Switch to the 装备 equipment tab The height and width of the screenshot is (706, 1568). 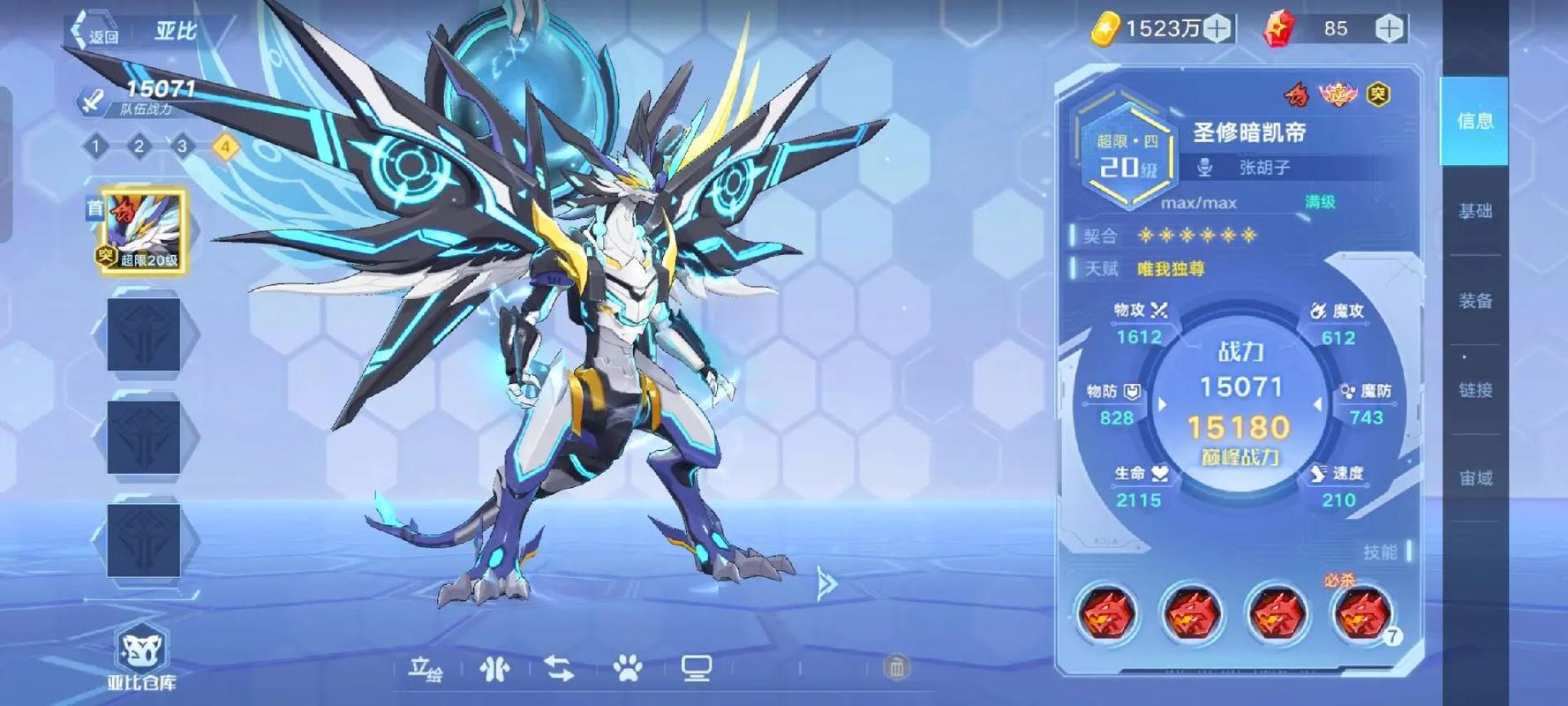pyautogui.click(x=1474, y=301)
